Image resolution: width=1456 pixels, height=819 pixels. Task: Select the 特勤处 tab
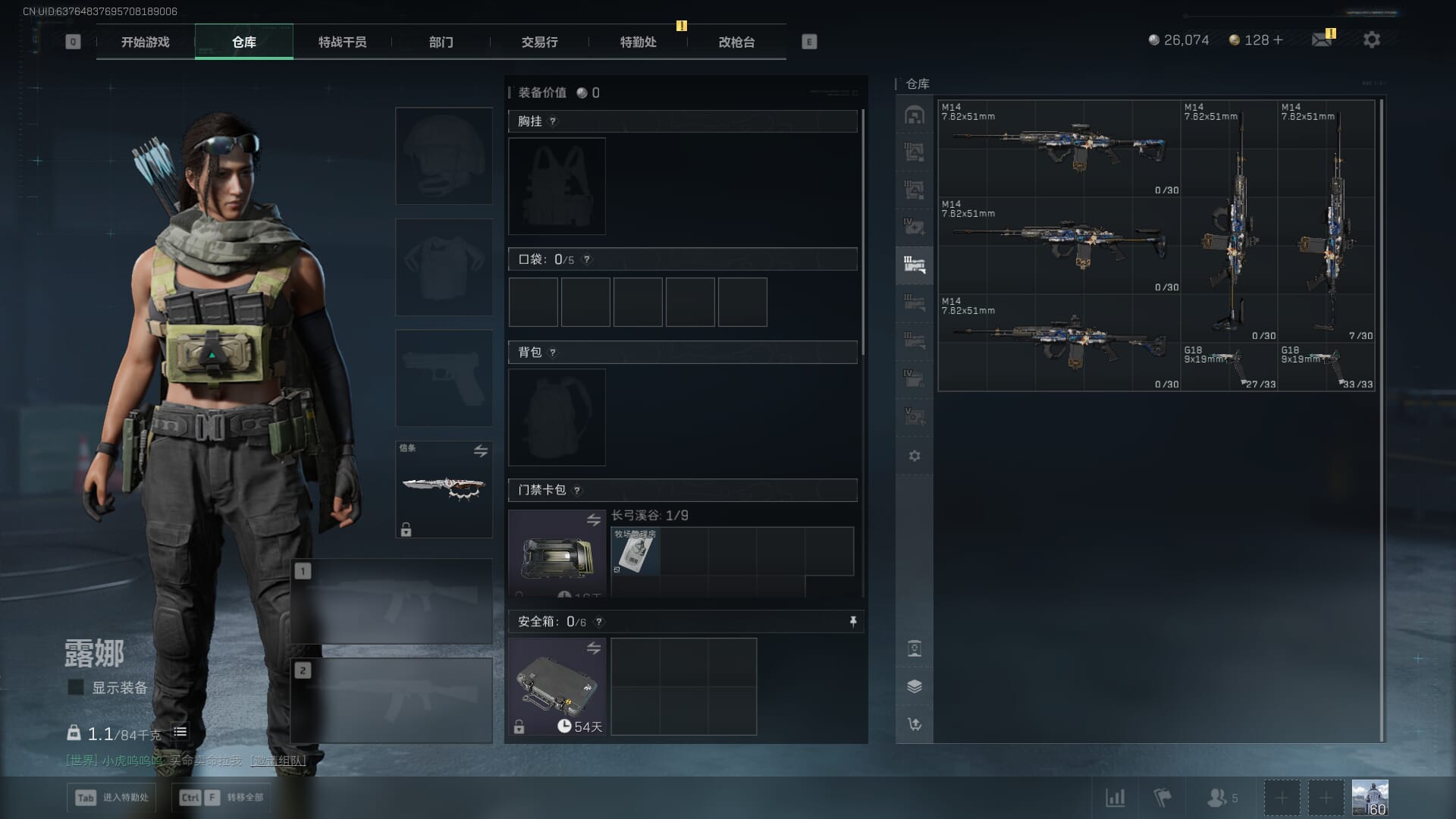point(638,42)
